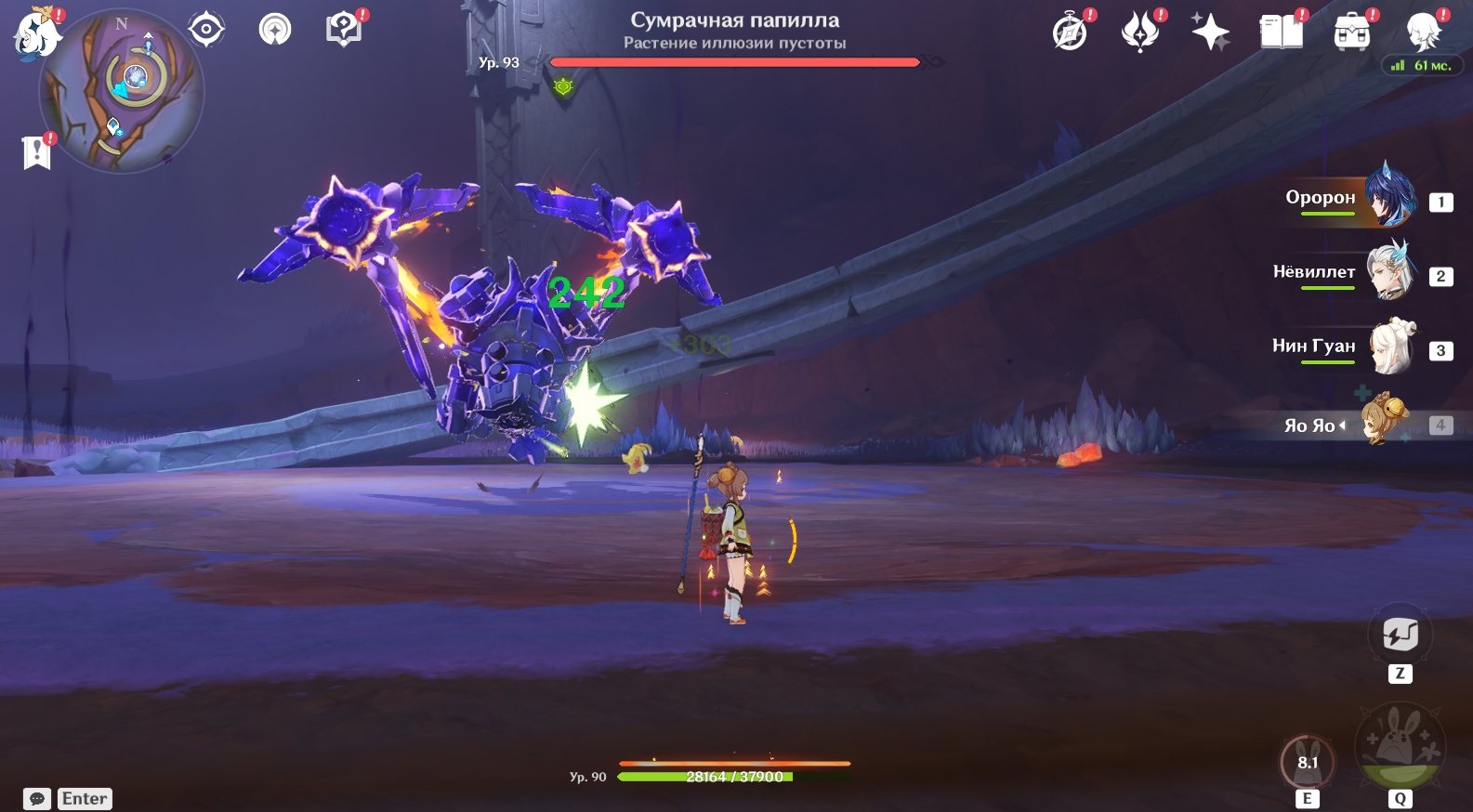Open the wish star icon

[x=1210, y=33]
